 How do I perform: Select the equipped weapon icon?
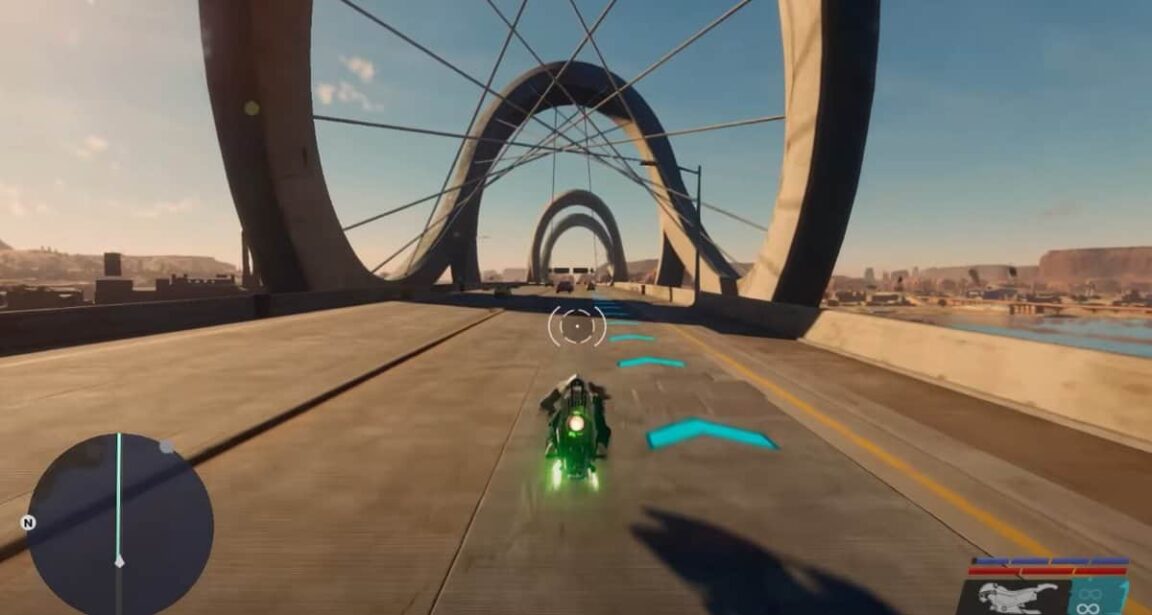click(x=1018, y=598)
